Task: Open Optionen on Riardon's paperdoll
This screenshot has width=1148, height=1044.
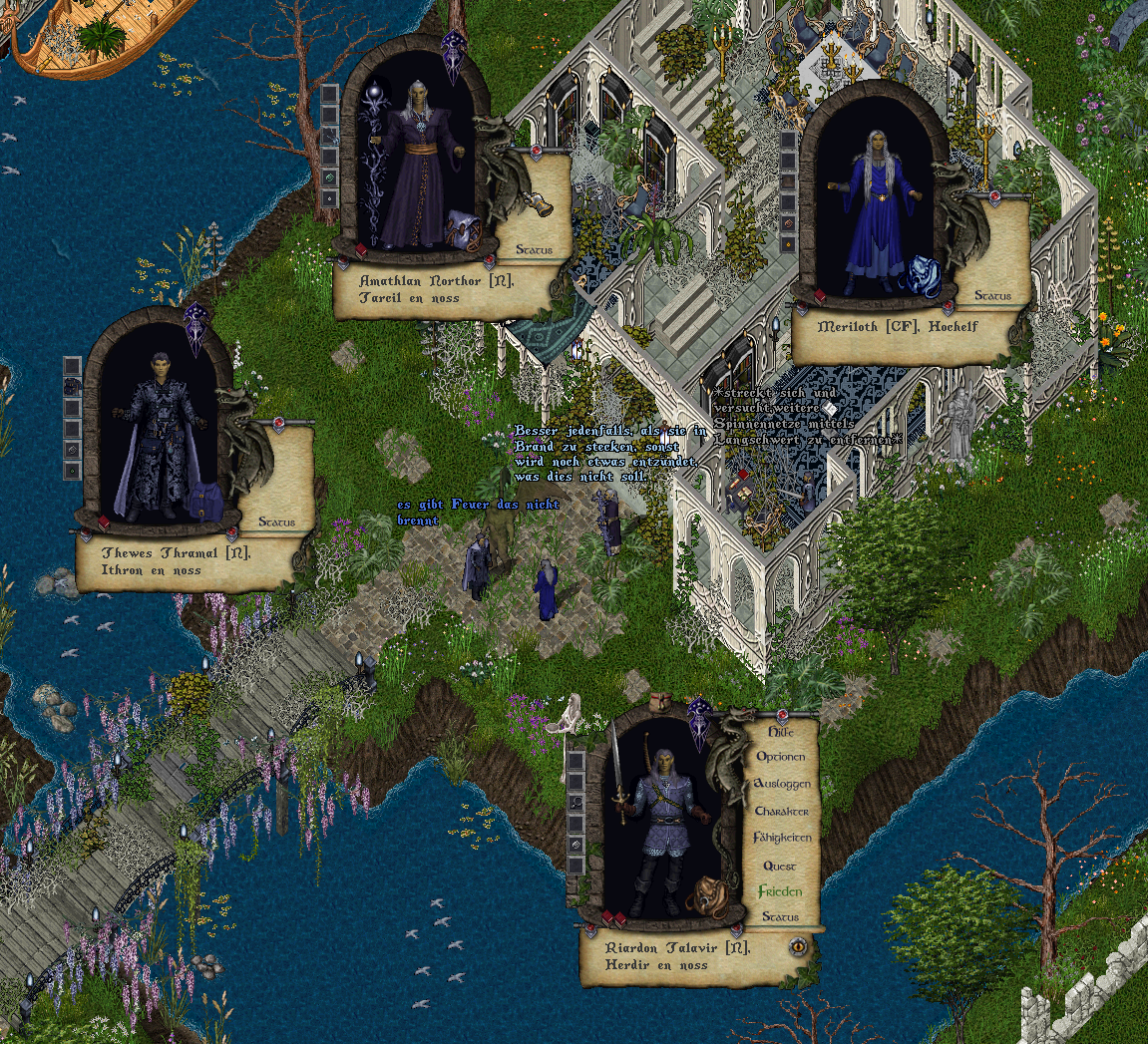Action: [780, 757]
